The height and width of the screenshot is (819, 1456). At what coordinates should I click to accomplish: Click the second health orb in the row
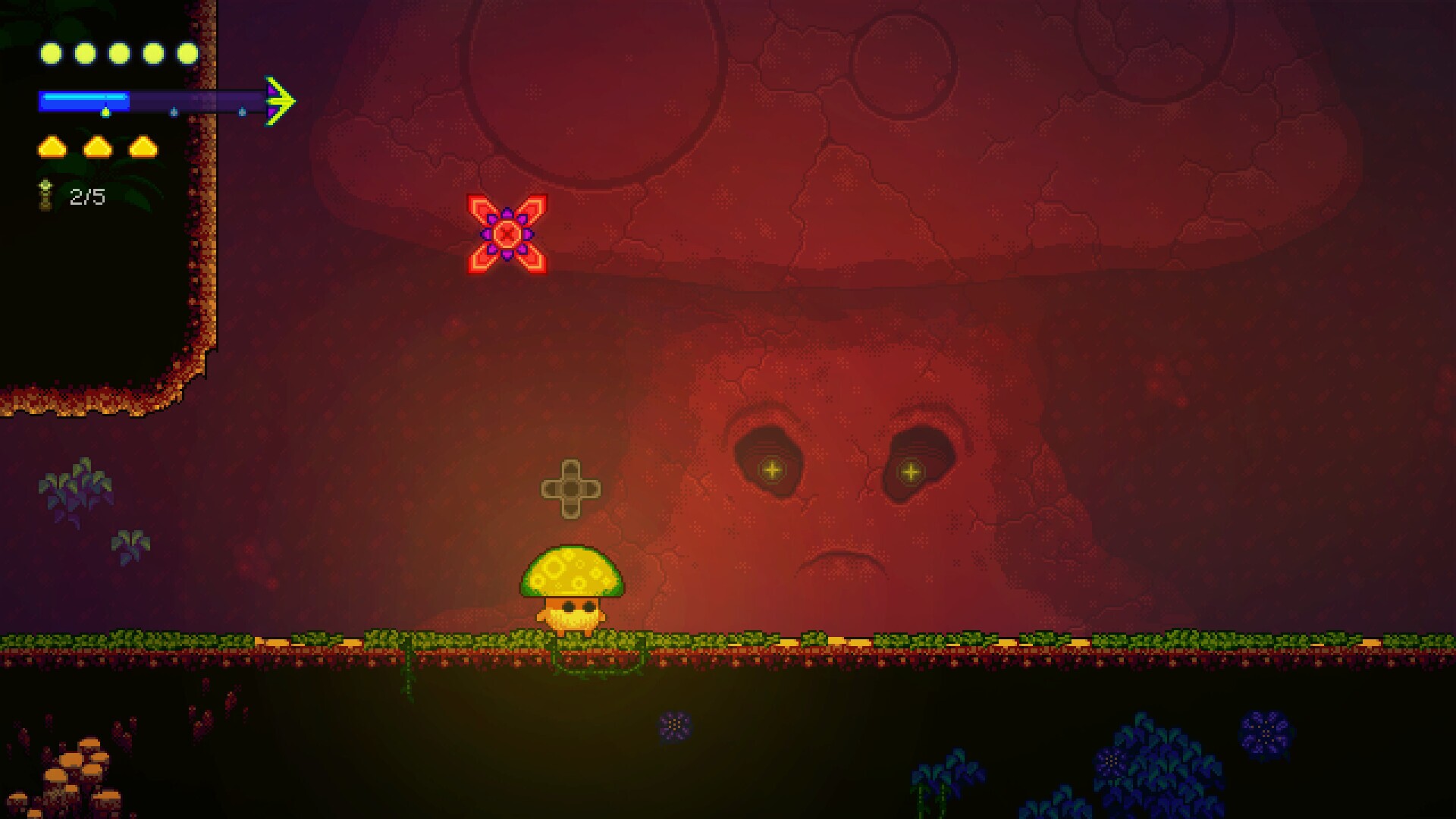pyautogui.click(x=83, y=53)
